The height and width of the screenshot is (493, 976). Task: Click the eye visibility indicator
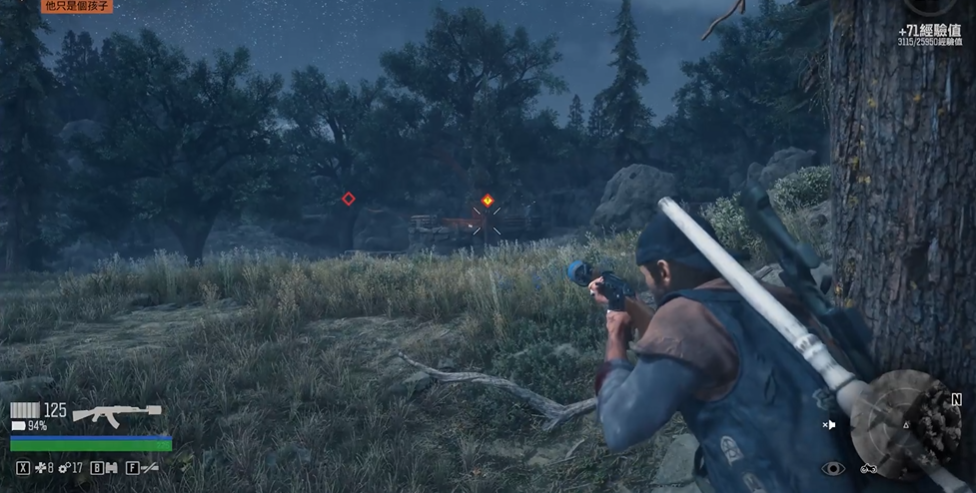(832, 468)
